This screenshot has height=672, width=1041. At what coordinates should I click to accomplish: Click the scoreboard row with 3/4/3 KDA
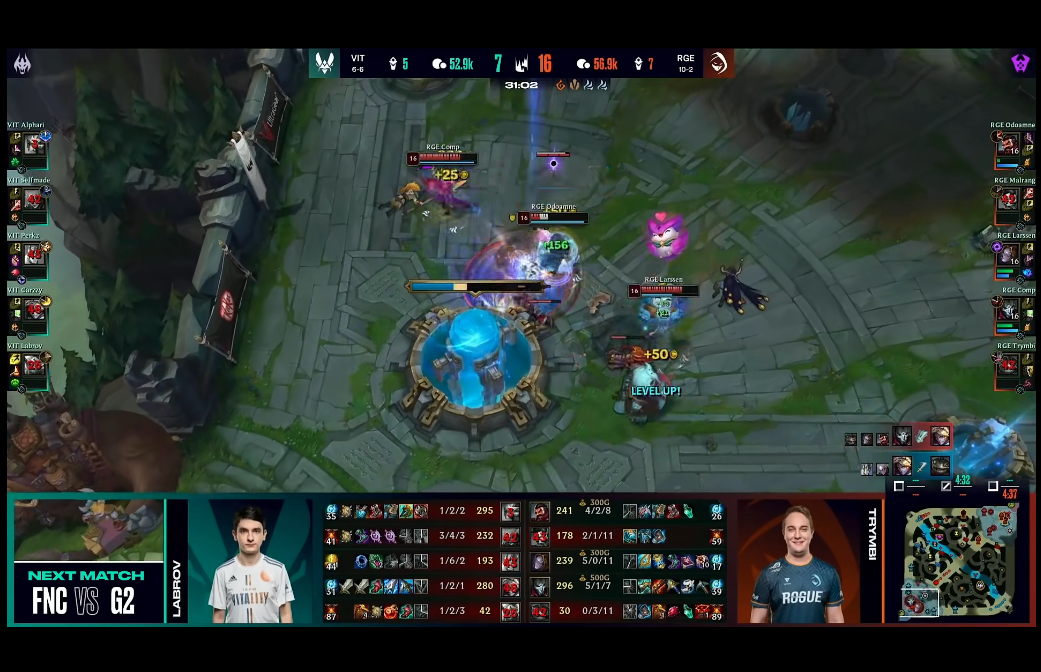coord(420,536)
